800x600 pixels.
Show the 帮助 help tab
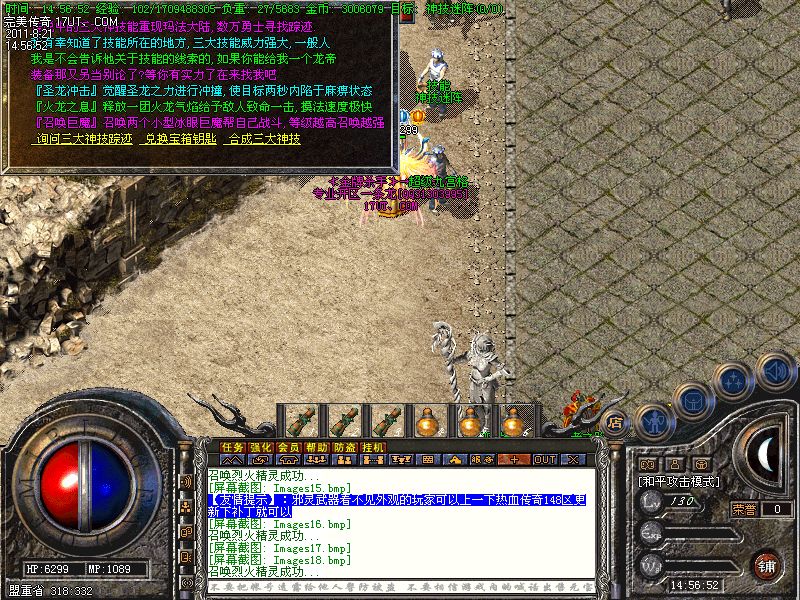click(x=316, y=447)
